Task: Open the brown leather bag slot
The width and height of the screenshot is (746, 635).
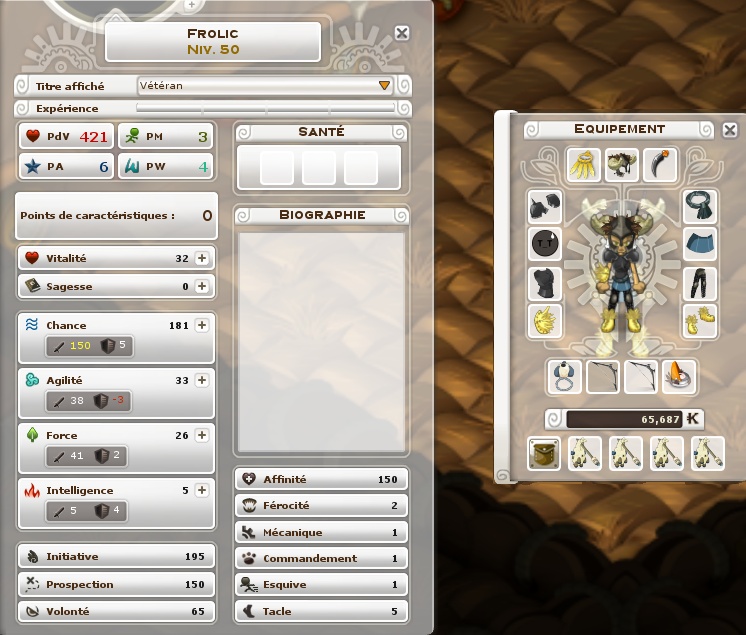Action: (x=545, y=453)
